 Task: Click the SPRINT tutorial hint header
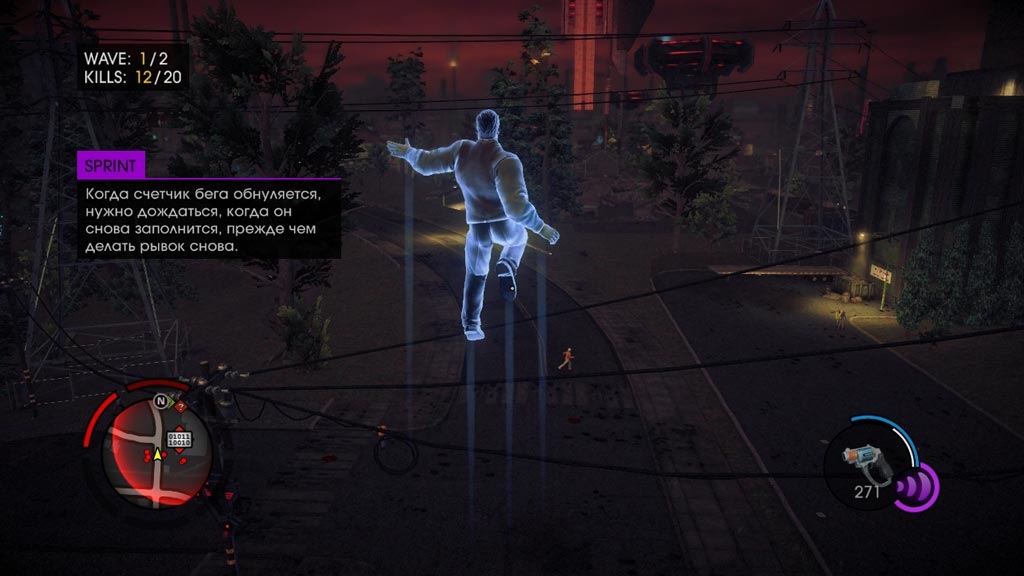[x=111, y=165]
